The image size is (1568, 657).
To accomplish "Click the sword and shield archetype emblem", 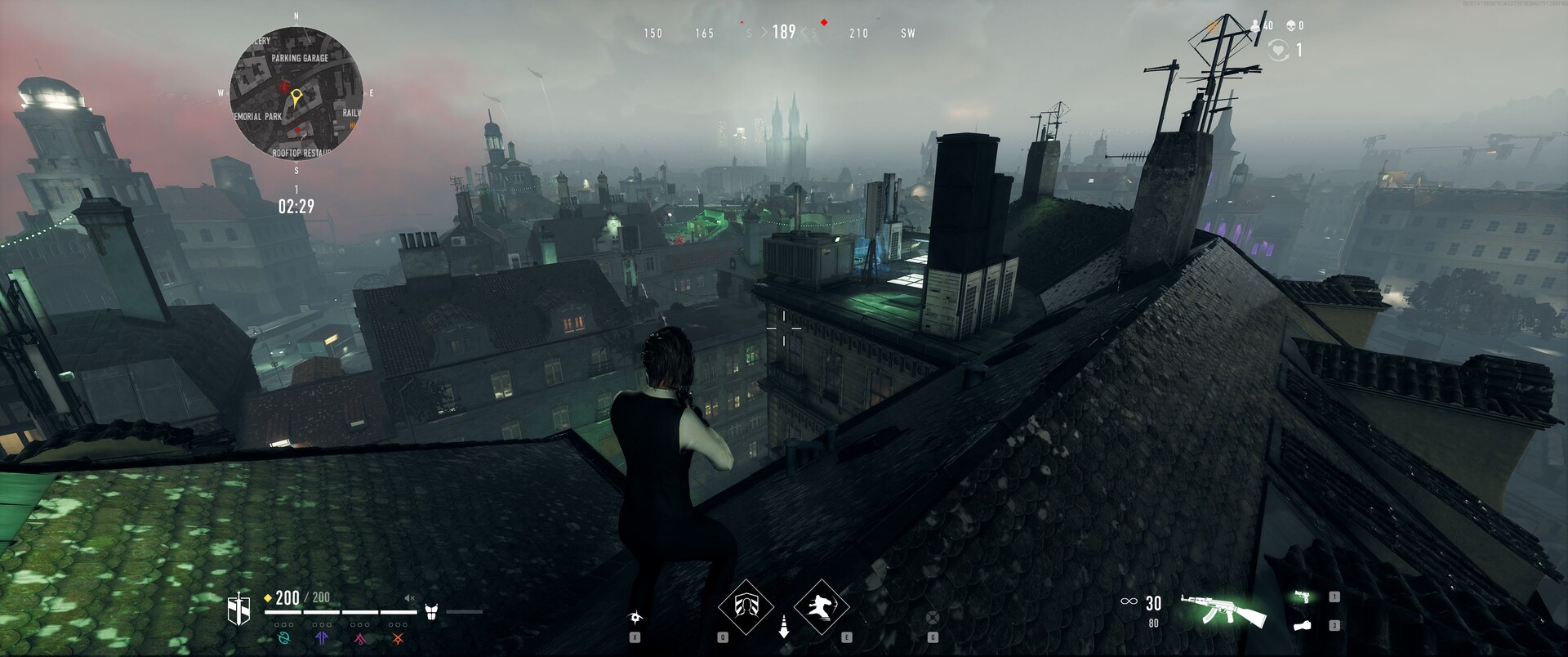I will 238,609.
